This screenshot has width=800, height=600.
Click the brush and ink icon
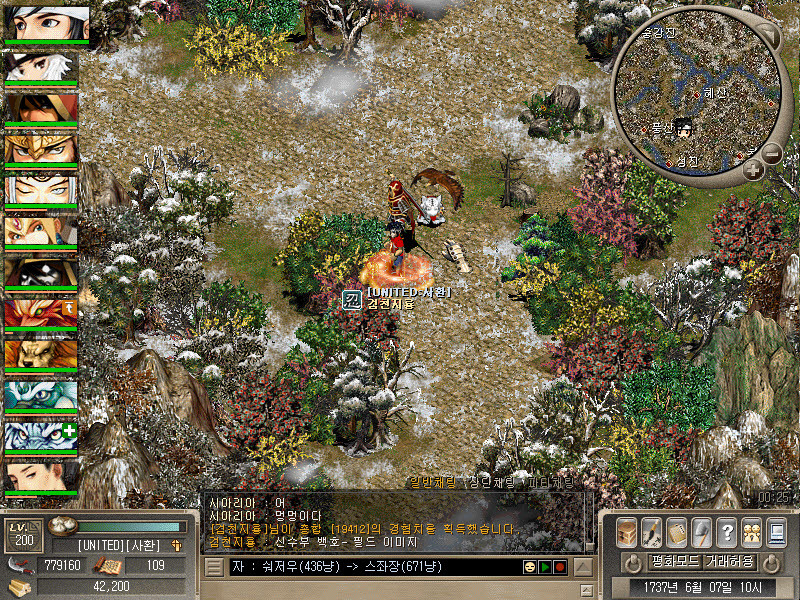pyautogui.click(x=650, y=532)
